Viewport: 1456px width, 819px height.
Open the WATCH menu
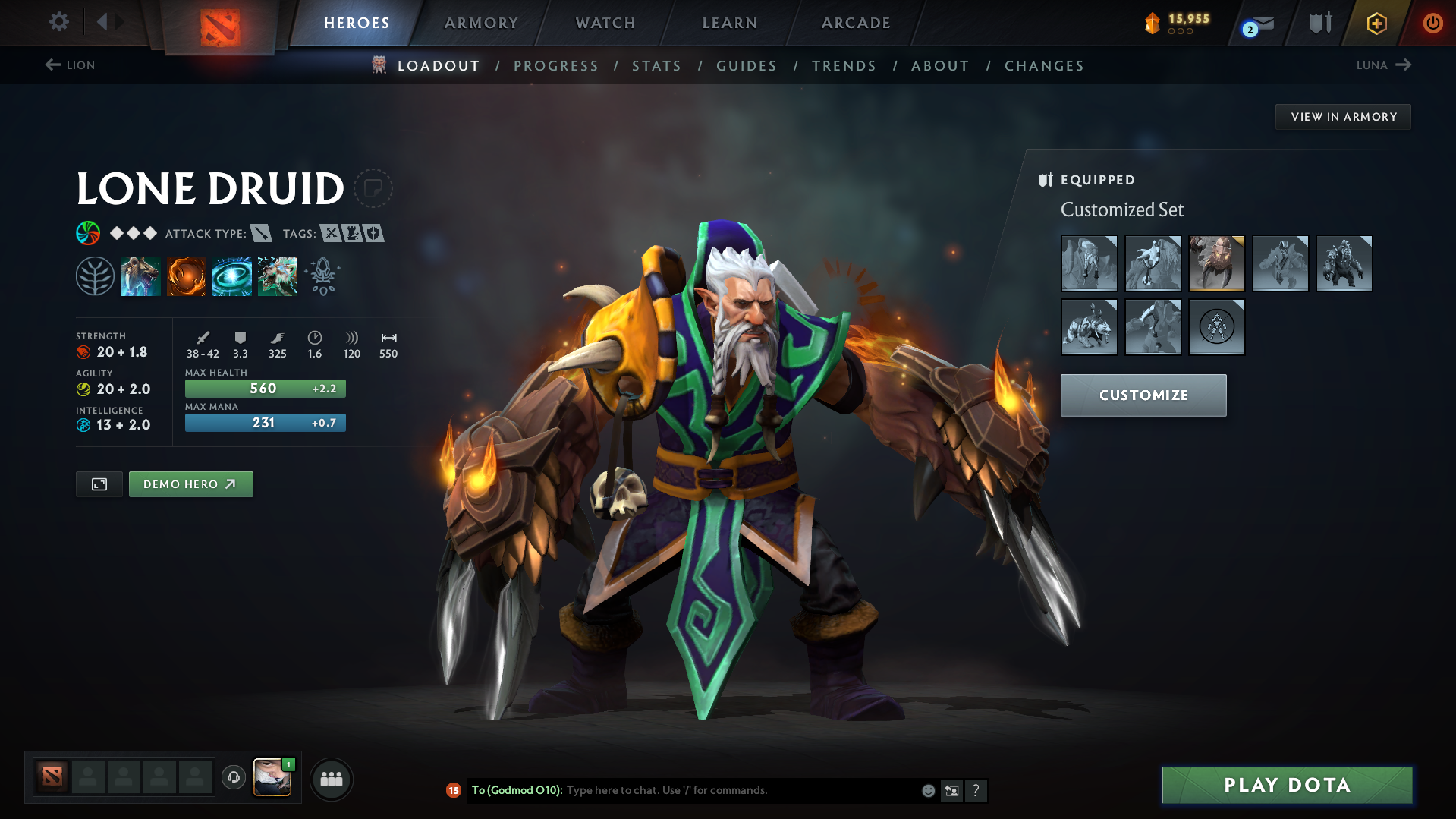[x=605, y=23]
